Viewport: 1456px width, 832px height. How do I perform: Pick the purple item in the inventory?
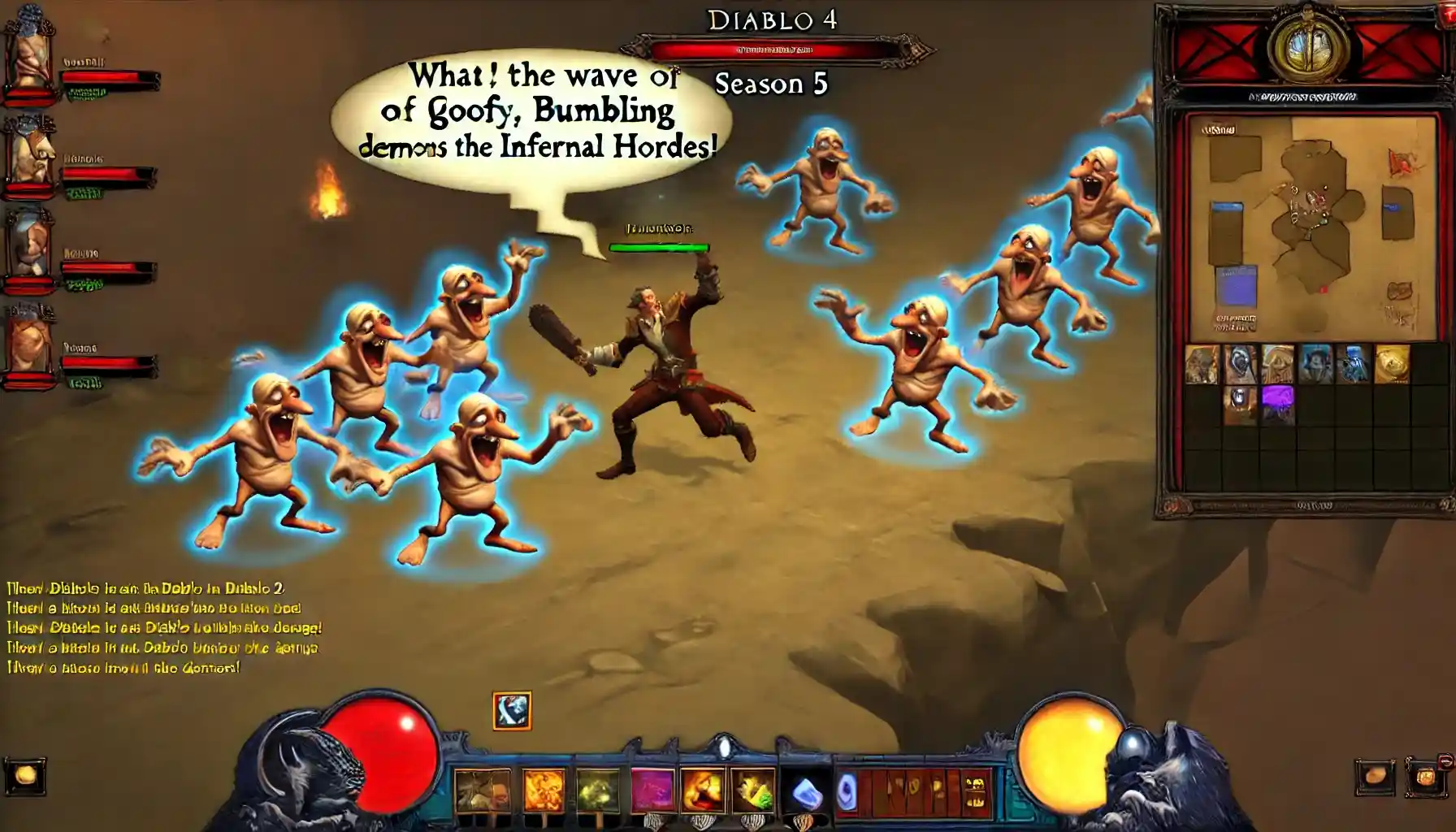[1277, 404]
